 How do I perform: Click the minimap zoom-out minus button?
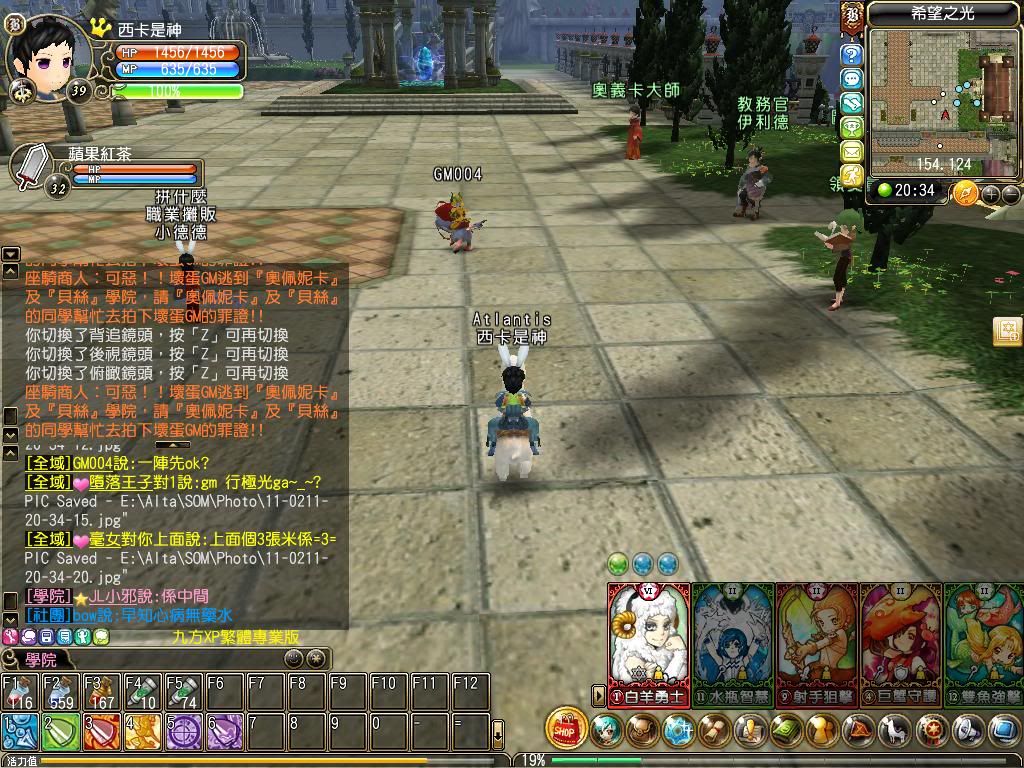(x=1011, y=193)
